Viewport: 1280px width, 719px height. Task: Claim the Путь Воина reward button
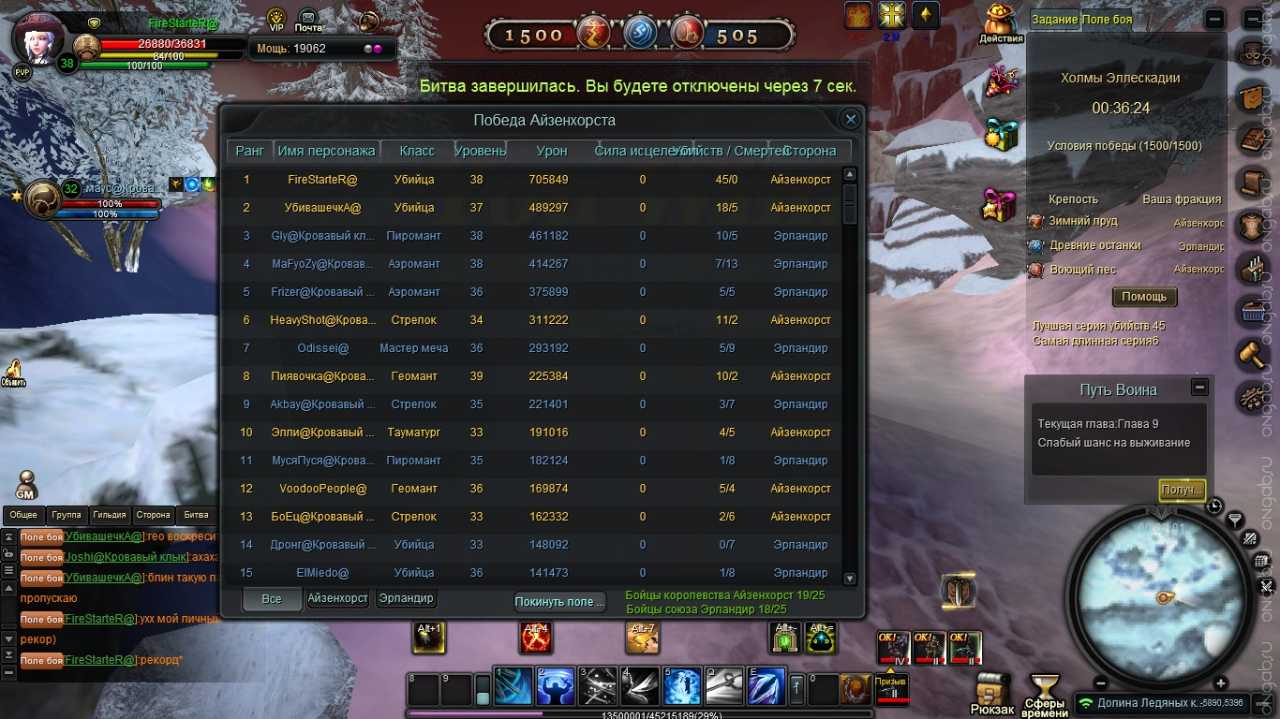[x=1181, y=490]
